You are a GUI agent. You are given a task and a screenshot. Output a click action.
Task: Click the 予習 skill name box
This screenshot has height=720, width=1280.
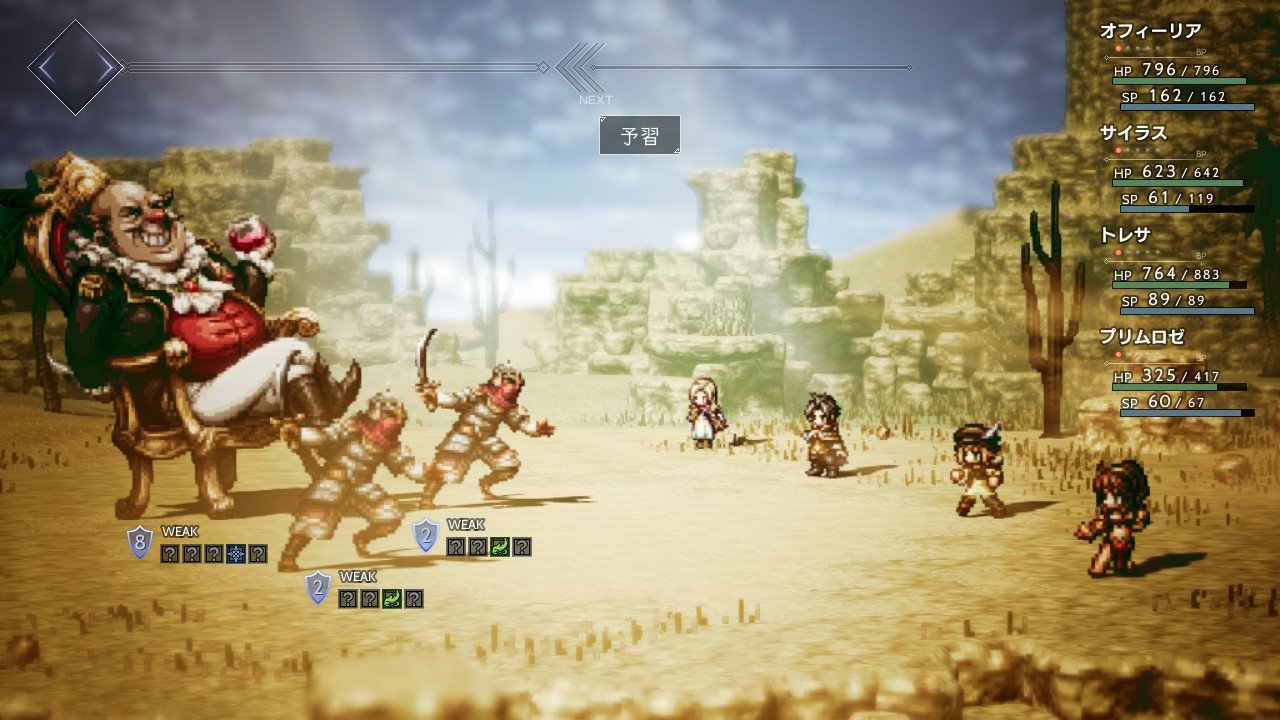(x=640, y=135)
